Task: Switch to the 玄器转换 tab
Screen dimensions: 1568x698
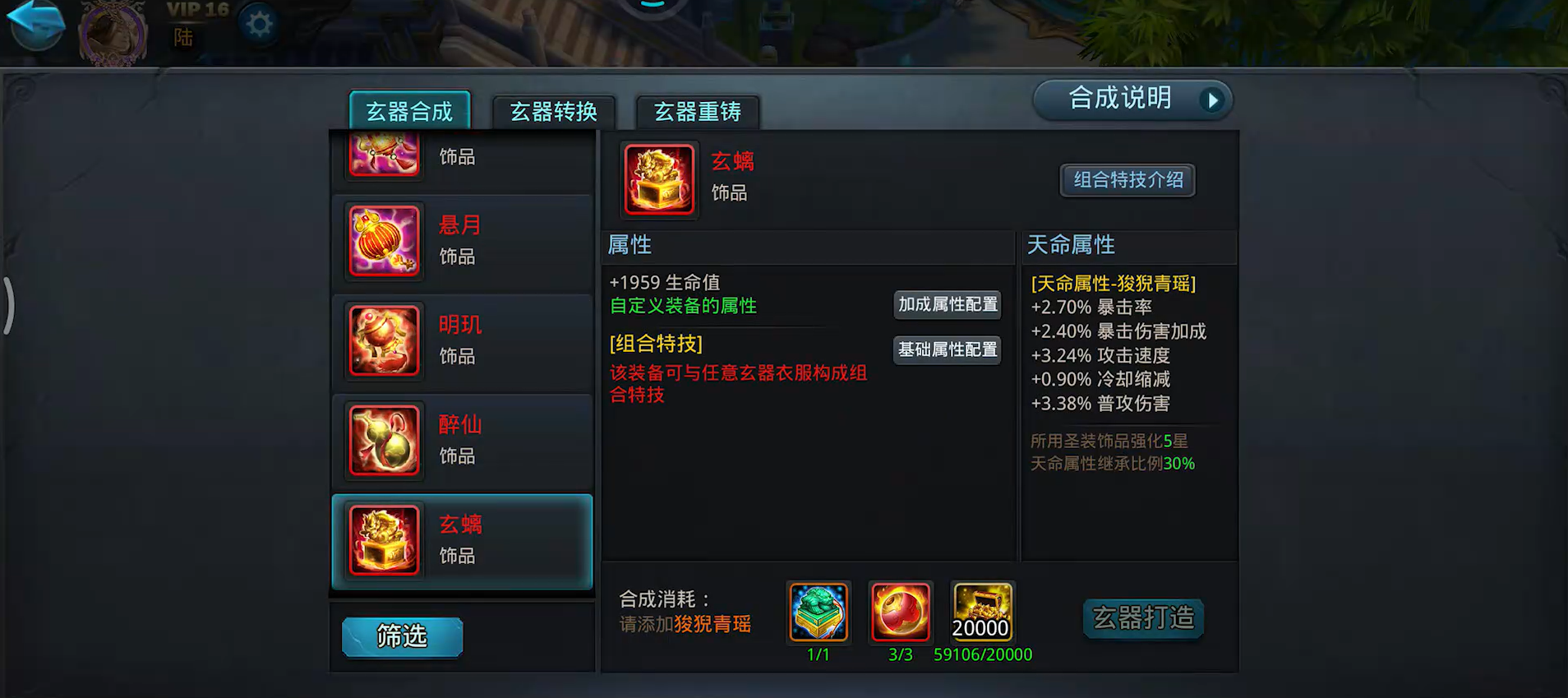Action: 554,112
